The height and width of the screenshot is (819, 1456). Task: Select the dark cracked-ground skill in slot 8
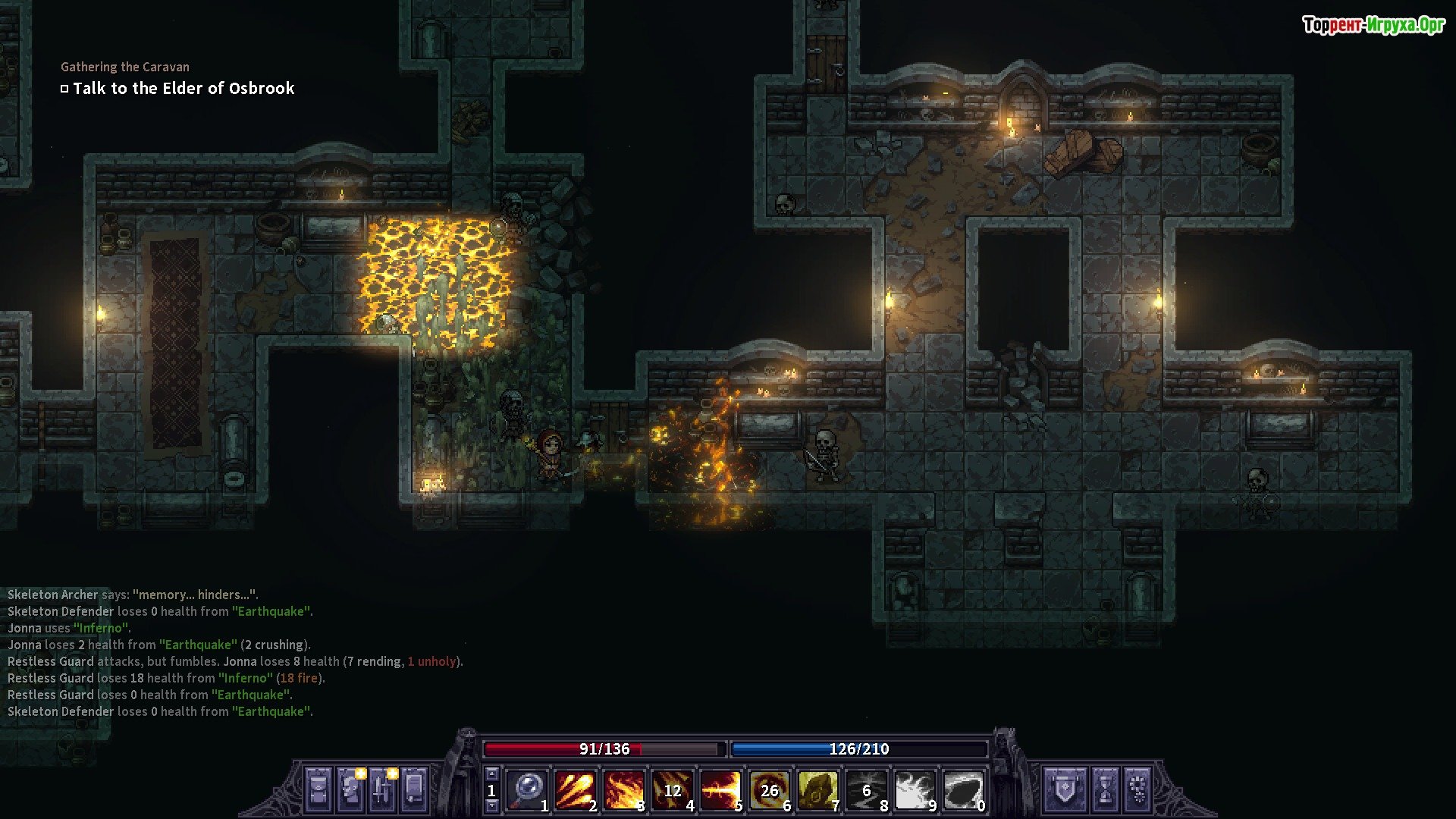pyautogui.click(x=866, y=790)
